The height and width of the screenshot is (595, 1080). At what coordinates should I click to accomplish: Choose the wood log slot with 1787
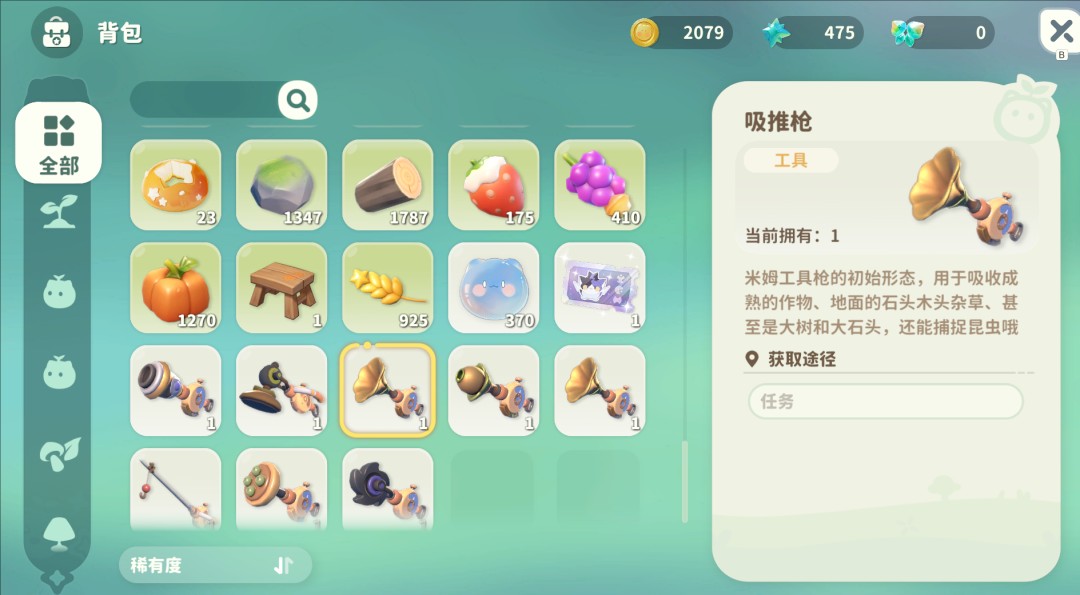tap(388, 185)
